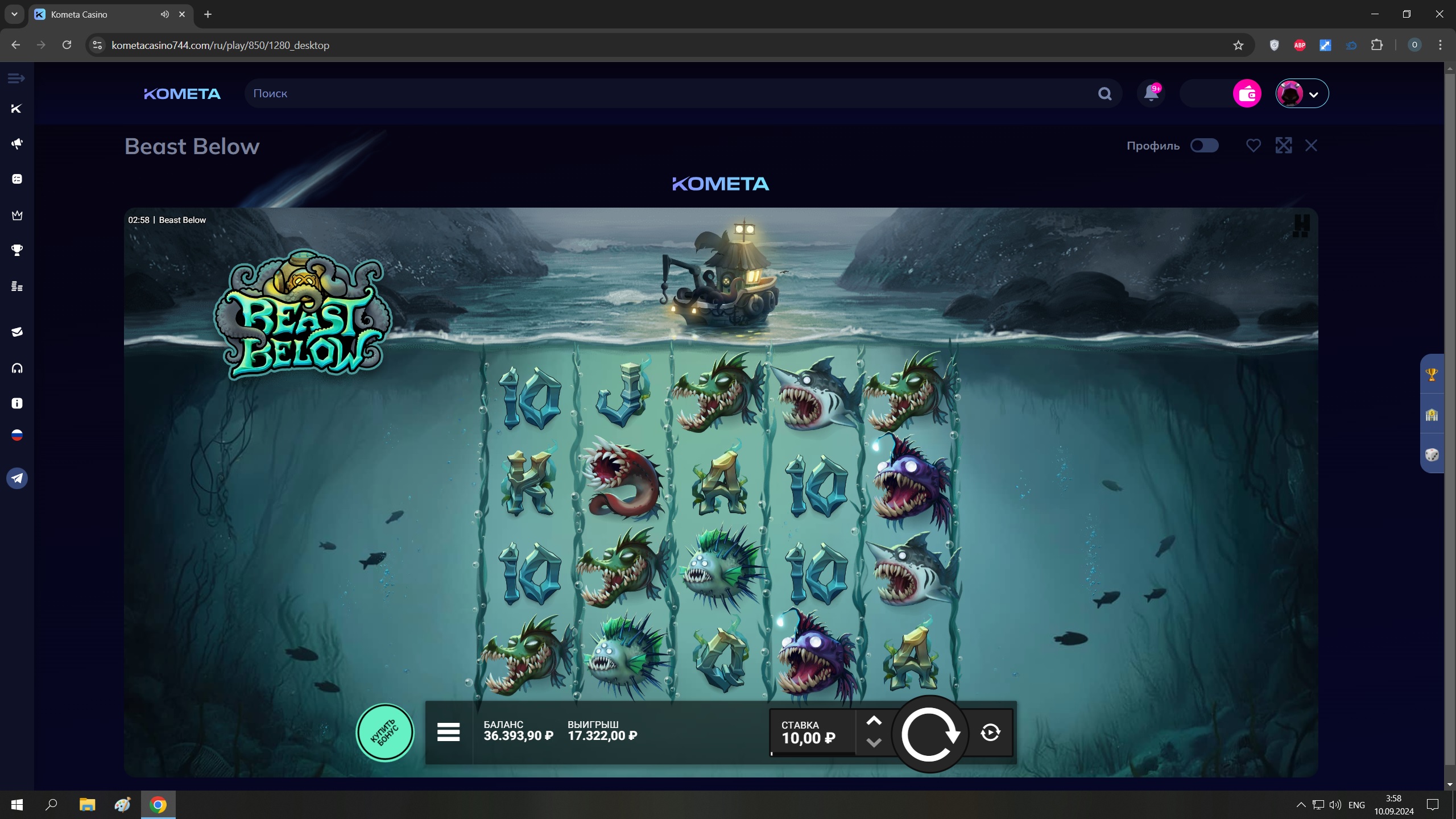Open the trophy panel on the right edge
The image size is (1456, 819).
(x=1432, y=374)
